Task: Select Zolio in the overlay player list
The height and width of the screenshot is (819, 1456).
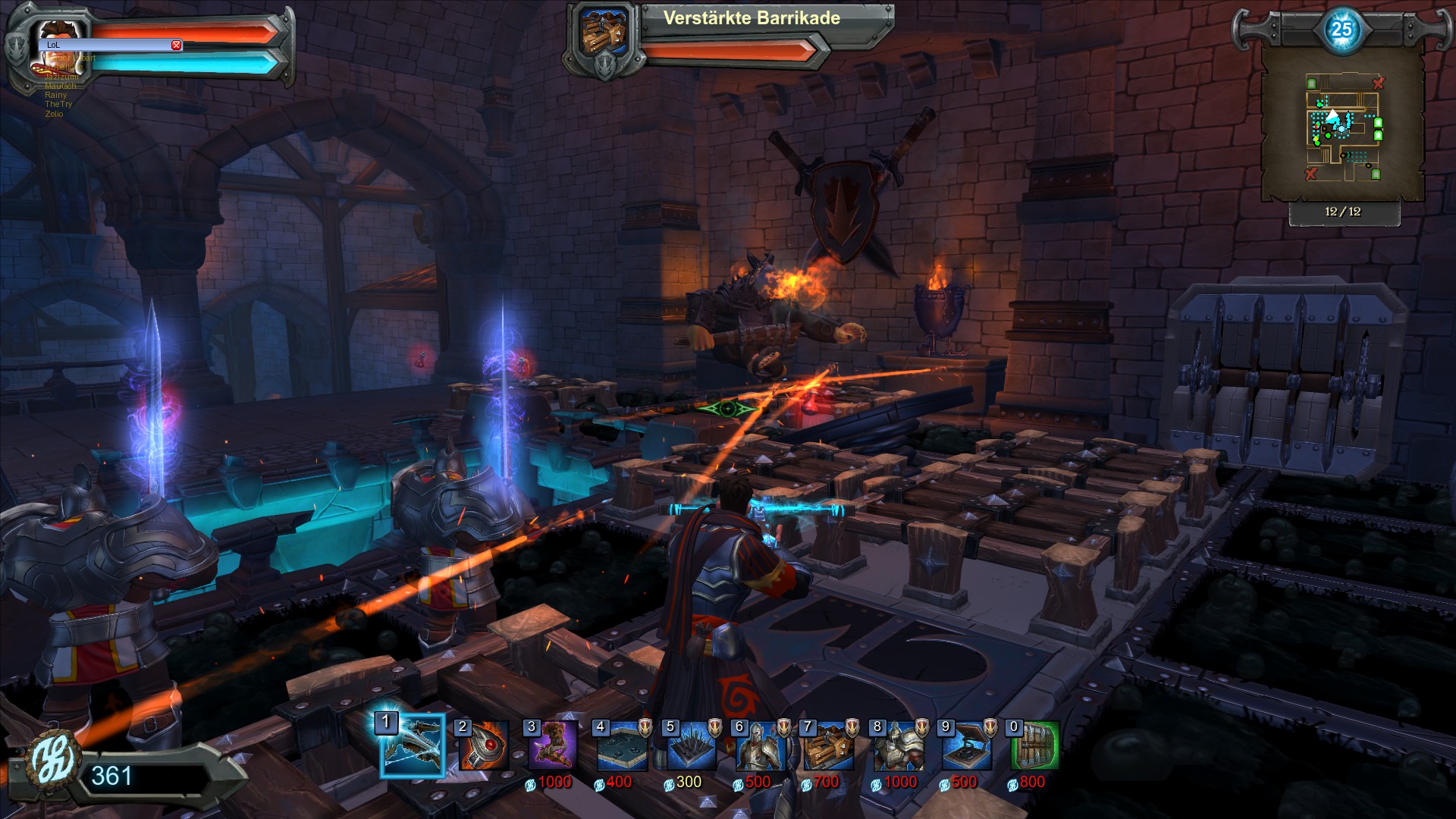Action: coord(54,114)
